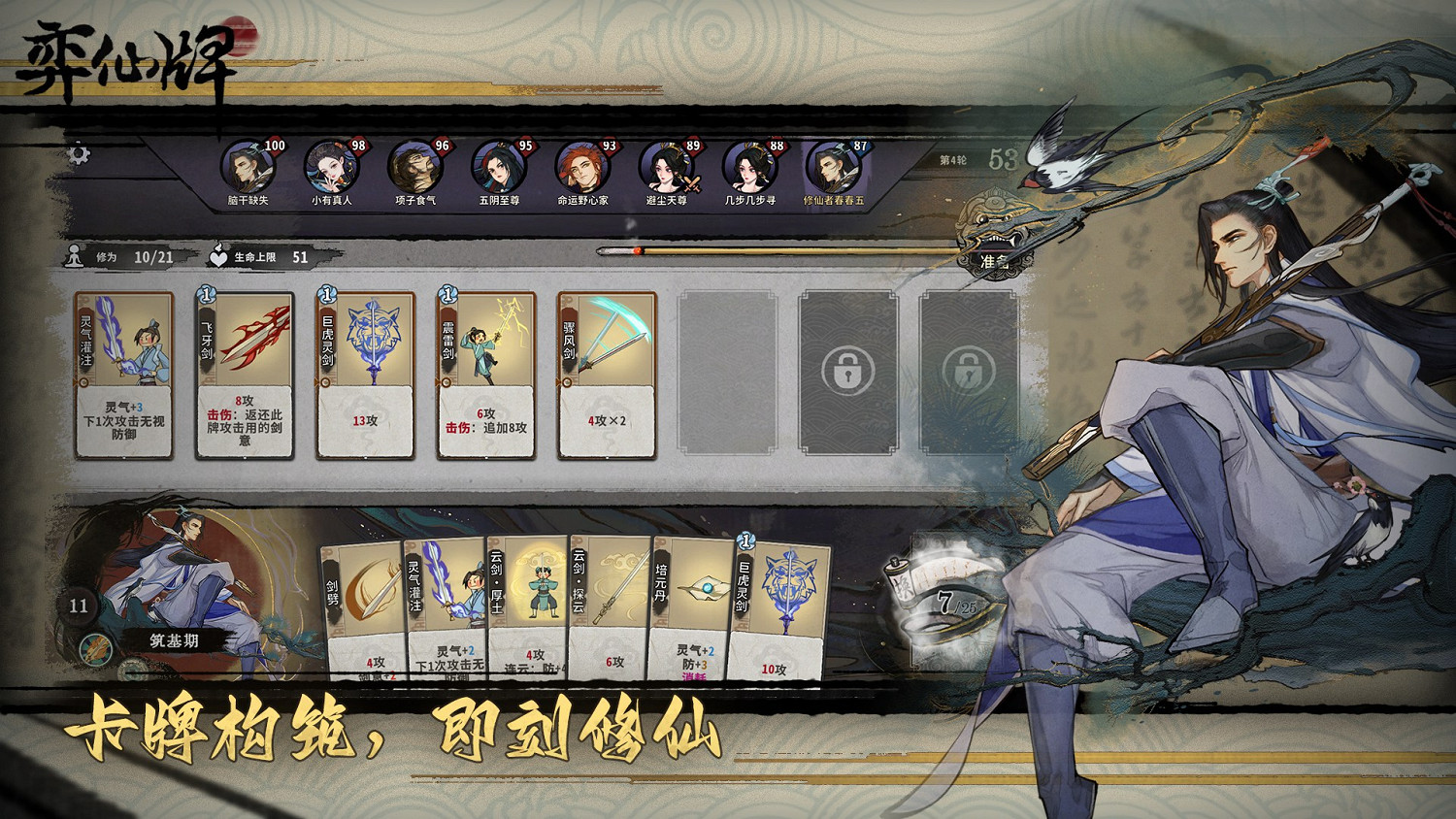Select the 飞牙剑 card in hand
1456x819 pixels.
[x=245, y=374]
